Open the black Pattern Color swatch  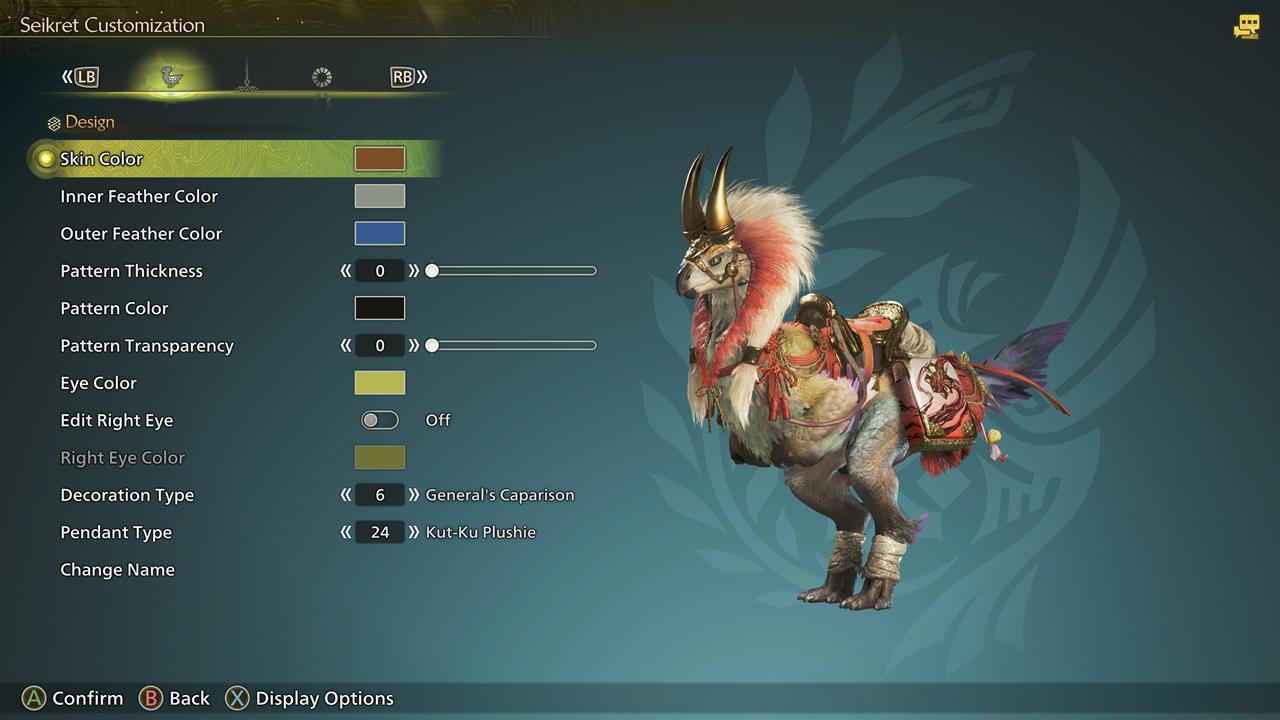(380, 308)
